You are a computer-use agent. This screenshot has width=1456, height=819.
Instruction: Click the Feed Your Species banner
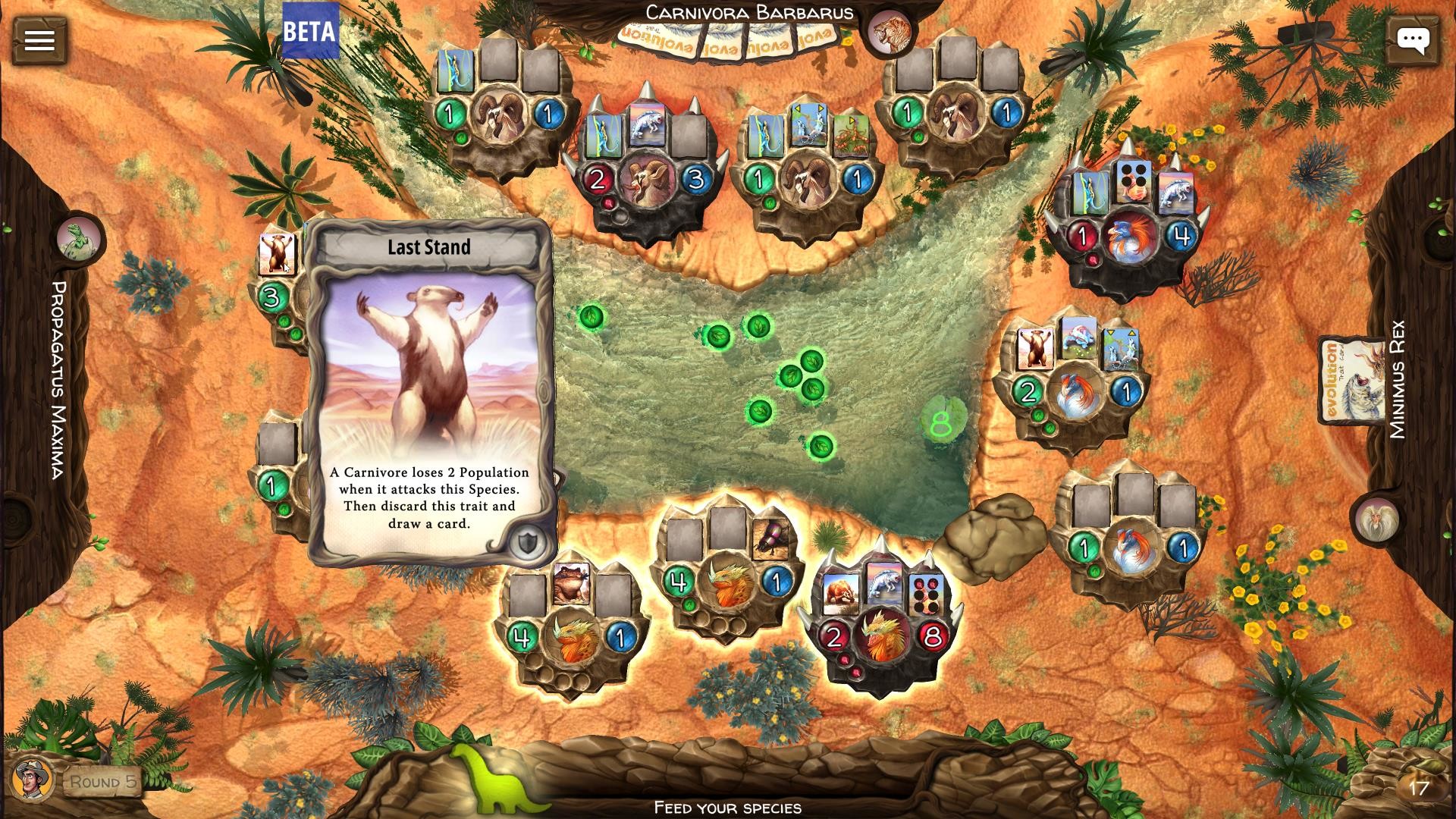pos(726,808)
